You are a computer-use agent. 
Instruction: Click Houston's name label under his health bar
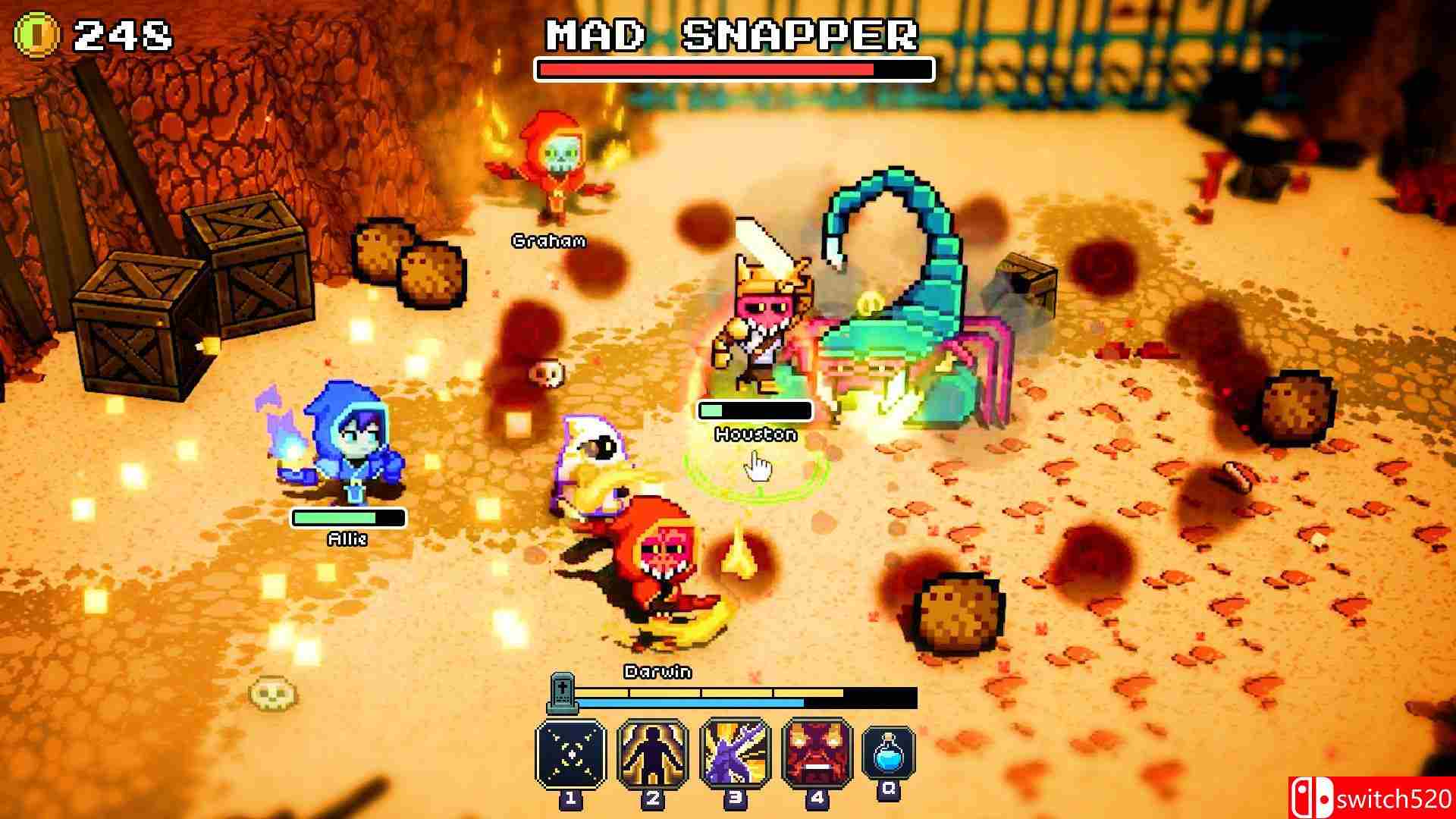click(755, 435)
